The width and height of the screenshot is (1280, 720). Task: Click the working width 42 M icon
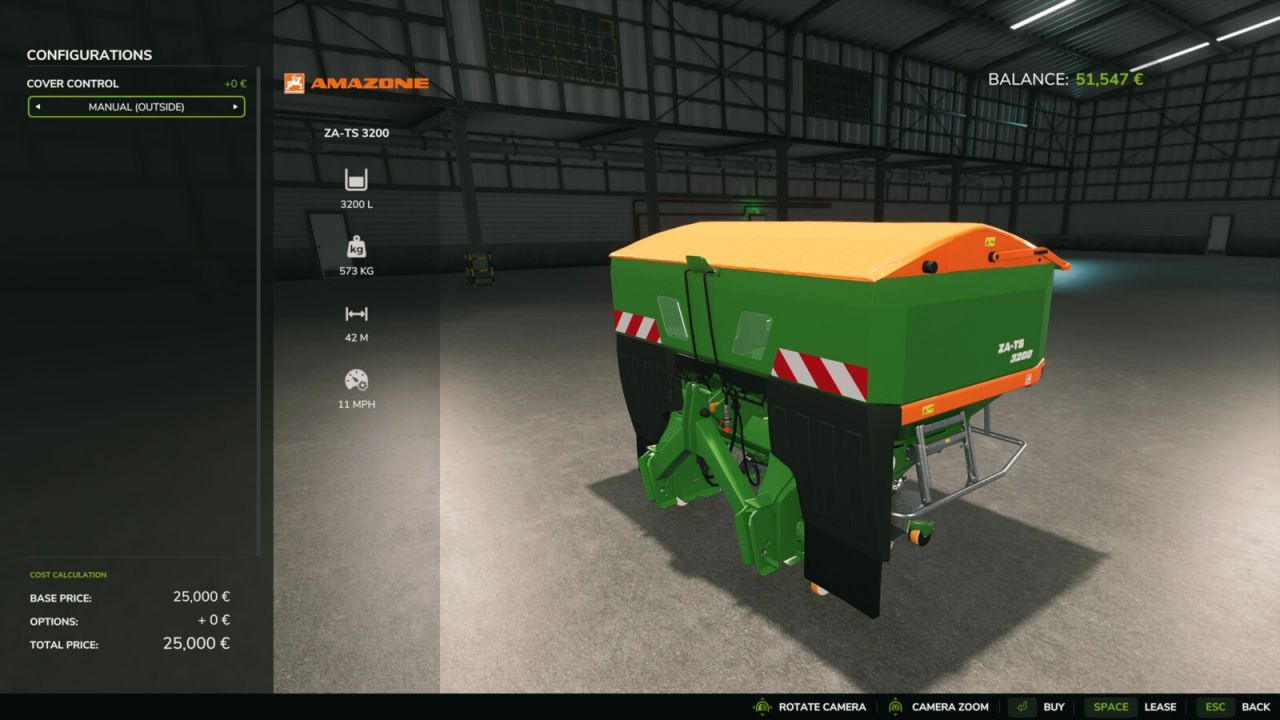pyautogui.click(x=356, y=314)
